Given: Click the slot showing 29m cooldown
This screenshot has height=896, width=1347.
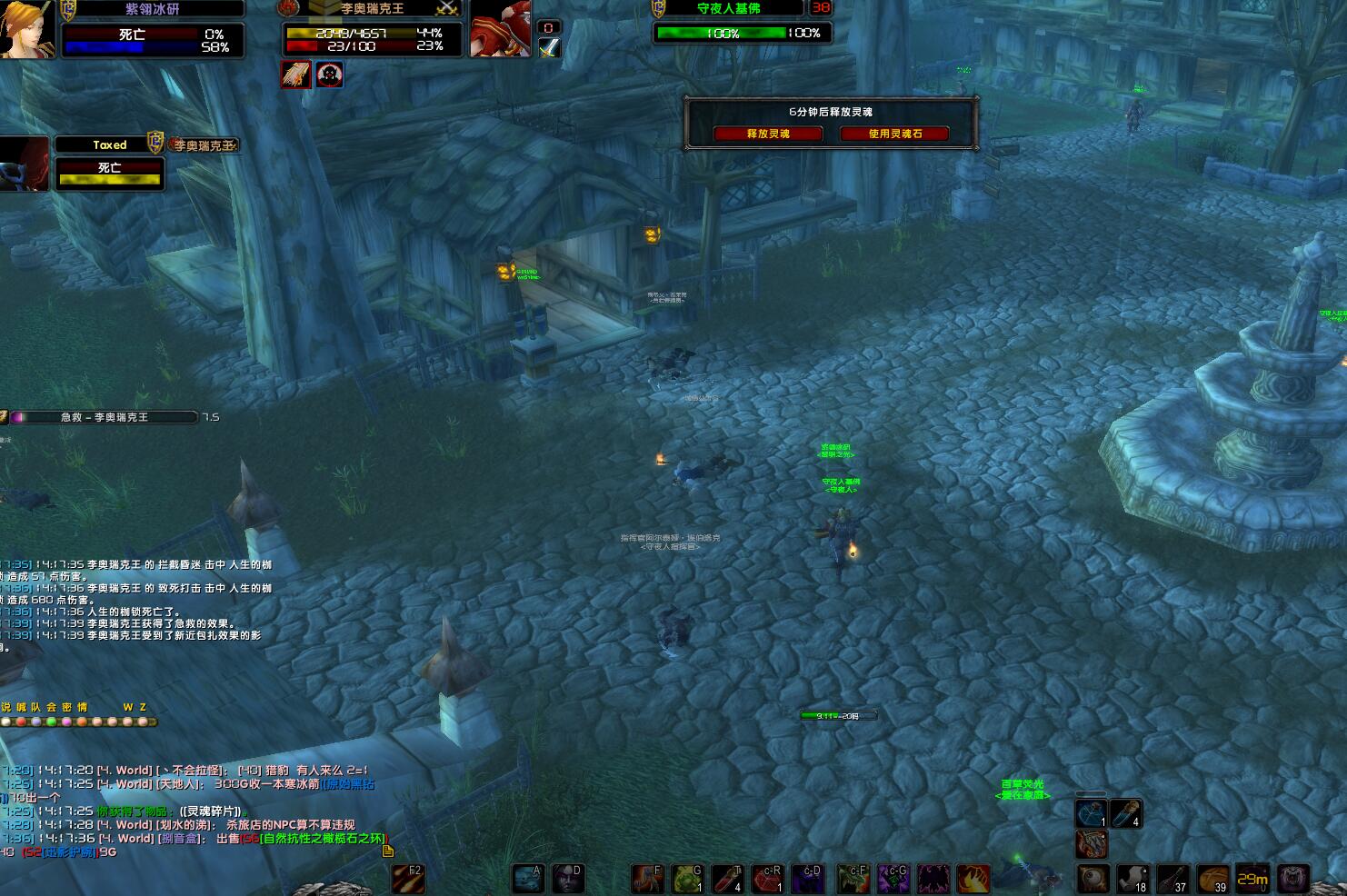Looking at the screenshot, I should [1252, 879].
